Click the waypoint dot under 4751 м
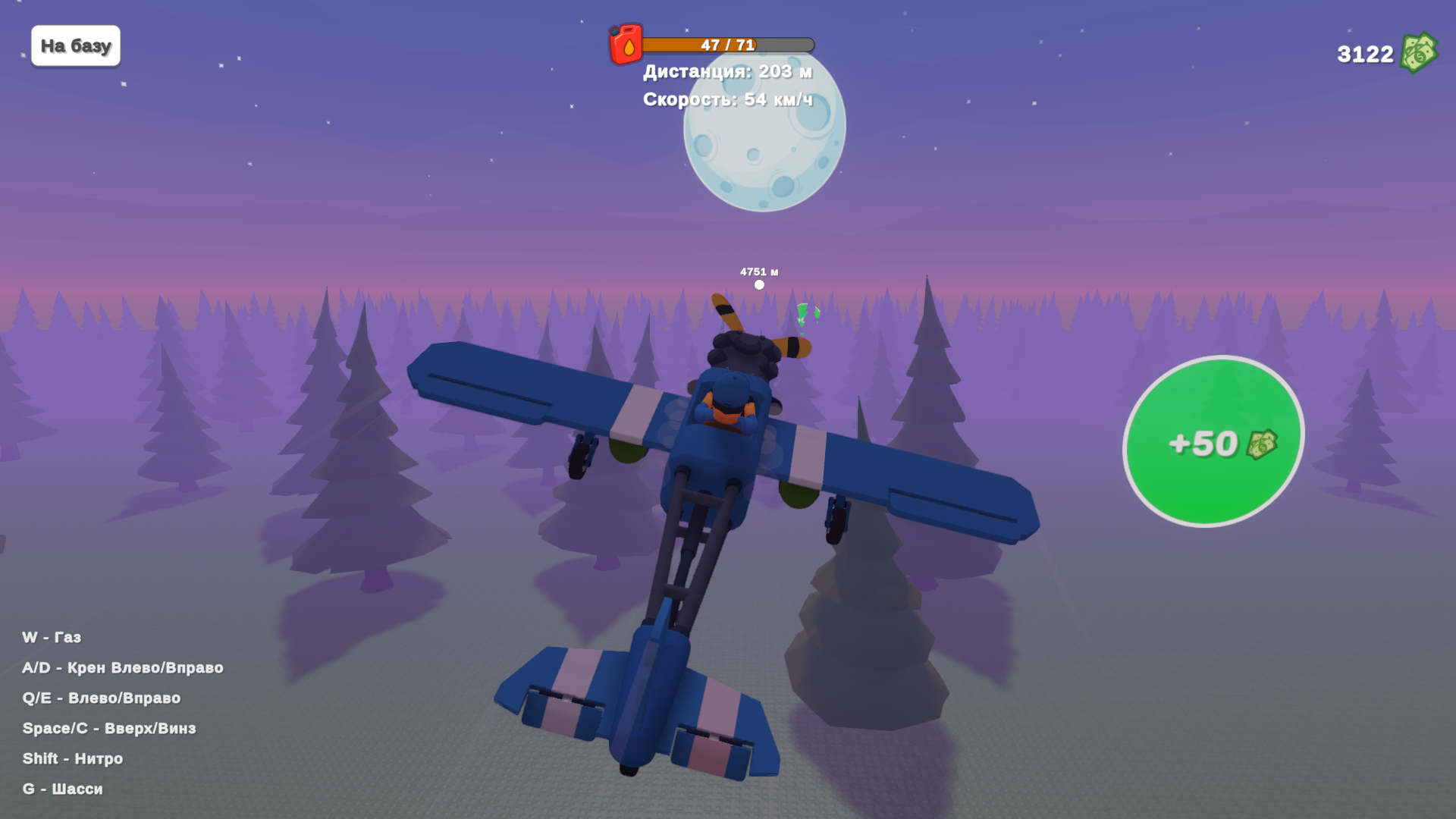The image size is (1456, 819). tap(758, 283)
